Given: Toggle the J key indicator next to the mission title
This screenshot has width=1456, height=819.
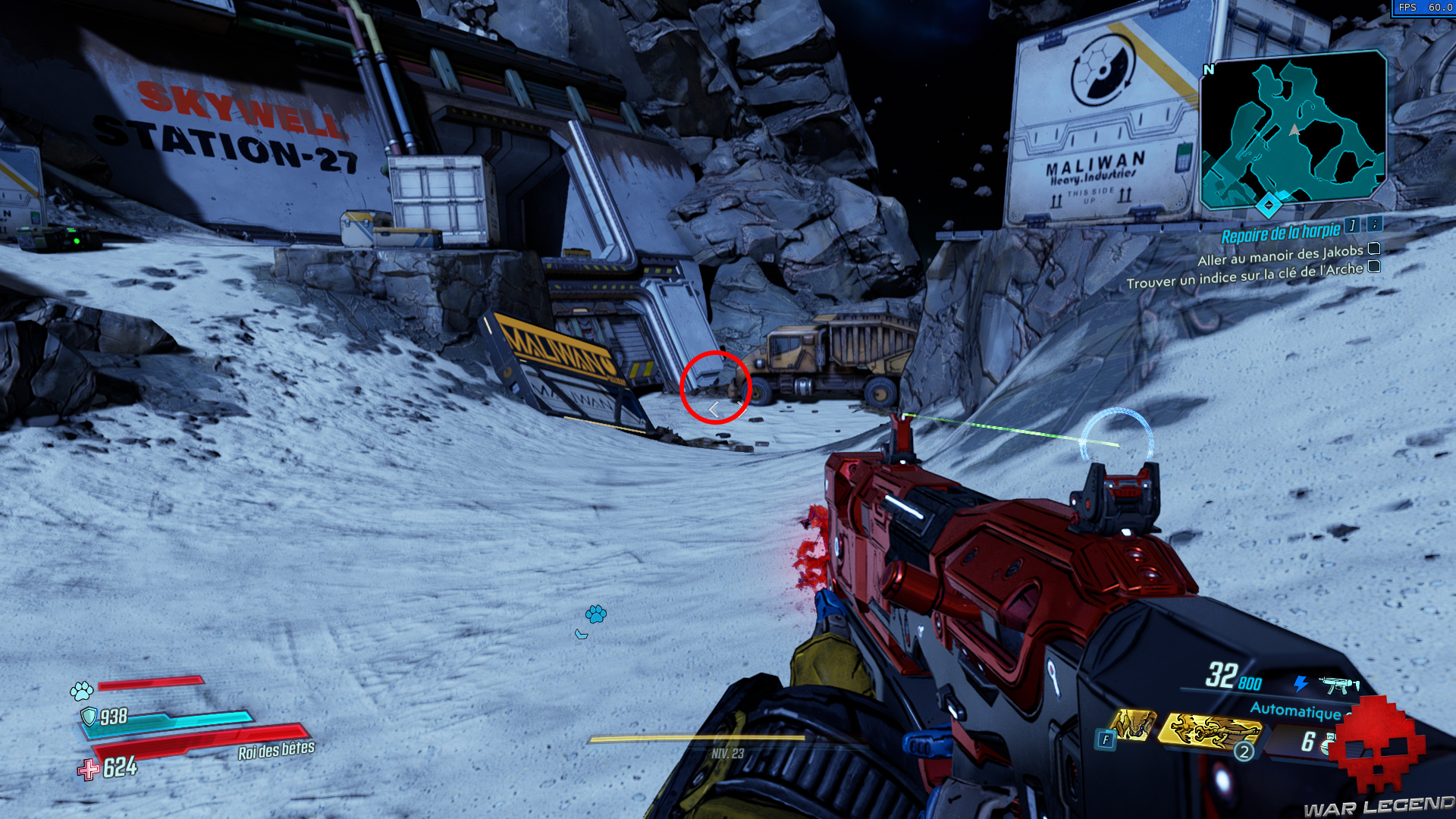Looking at the screenshot, I should point(1350,228).
